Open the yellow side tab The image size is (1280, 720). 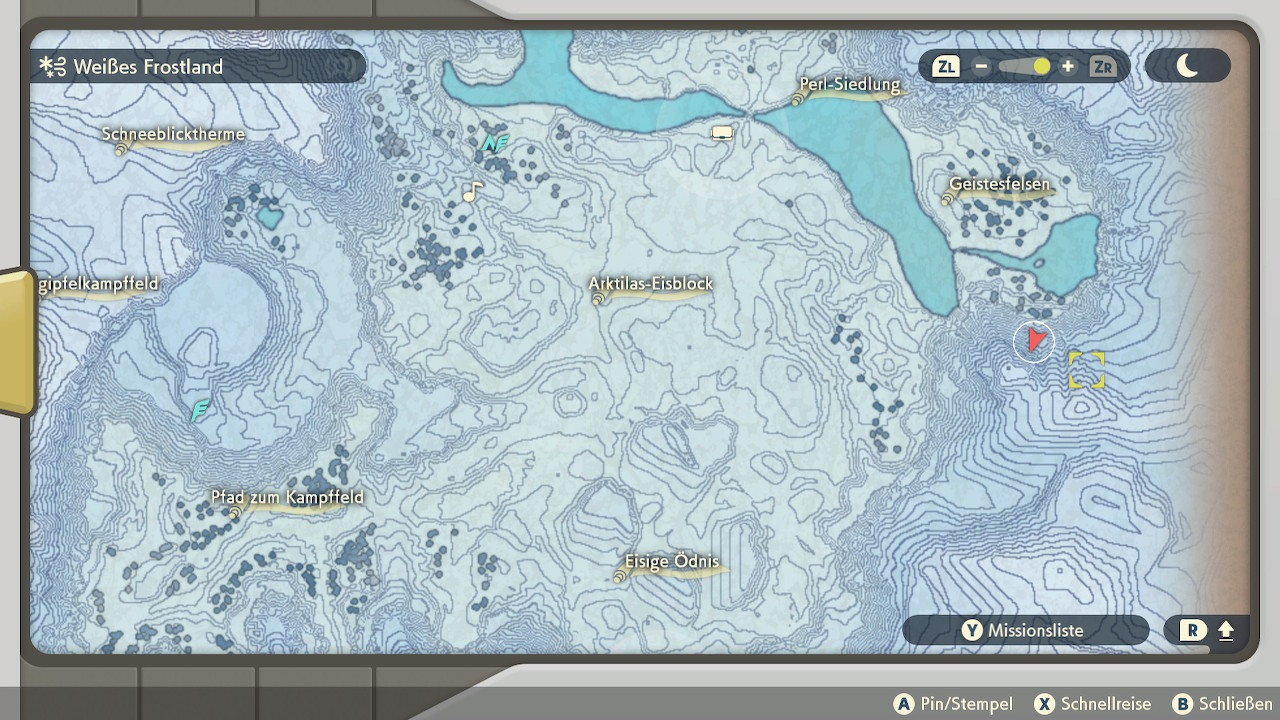[17, 341]
